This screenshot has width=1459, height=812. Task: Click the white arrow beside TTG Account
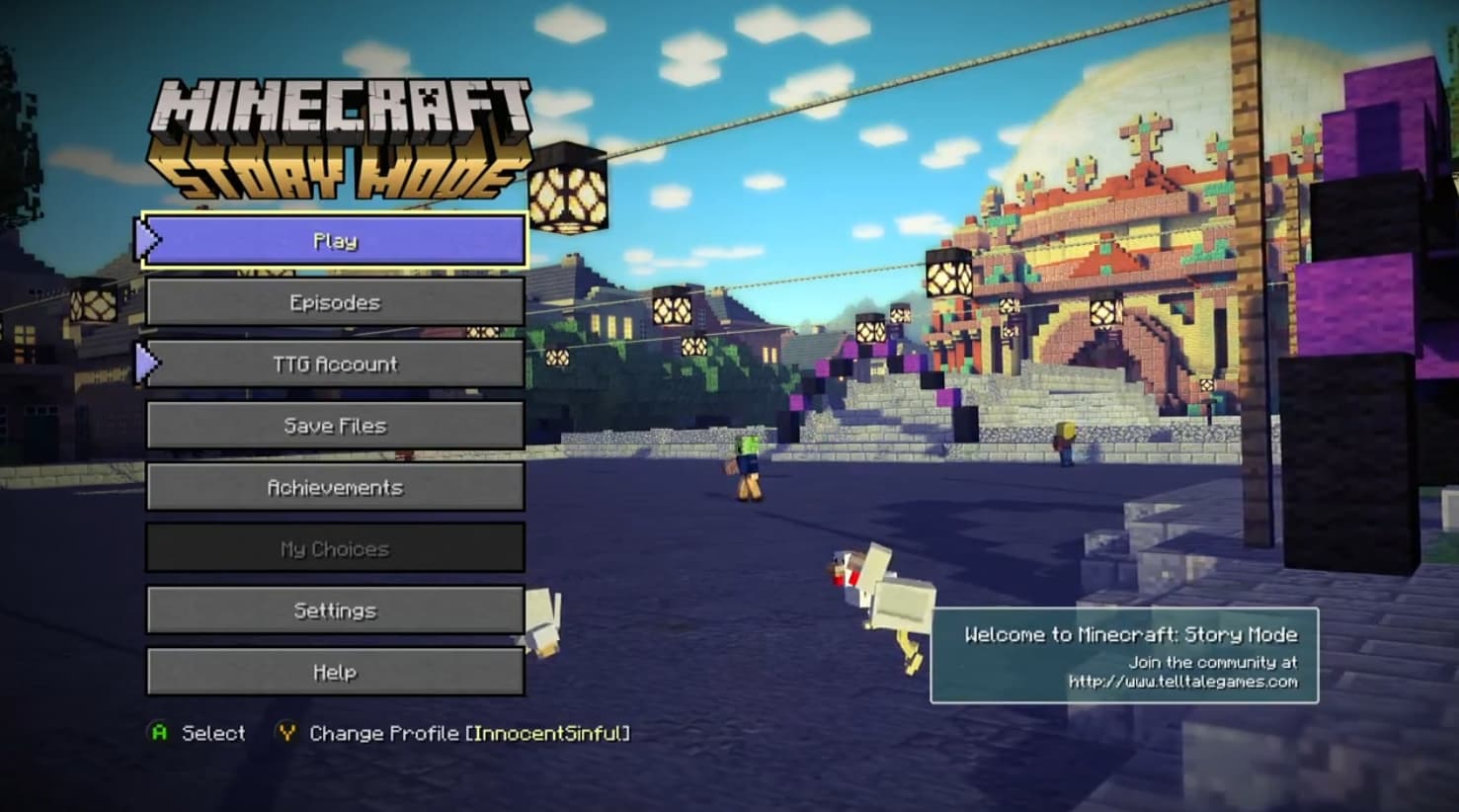148,364
